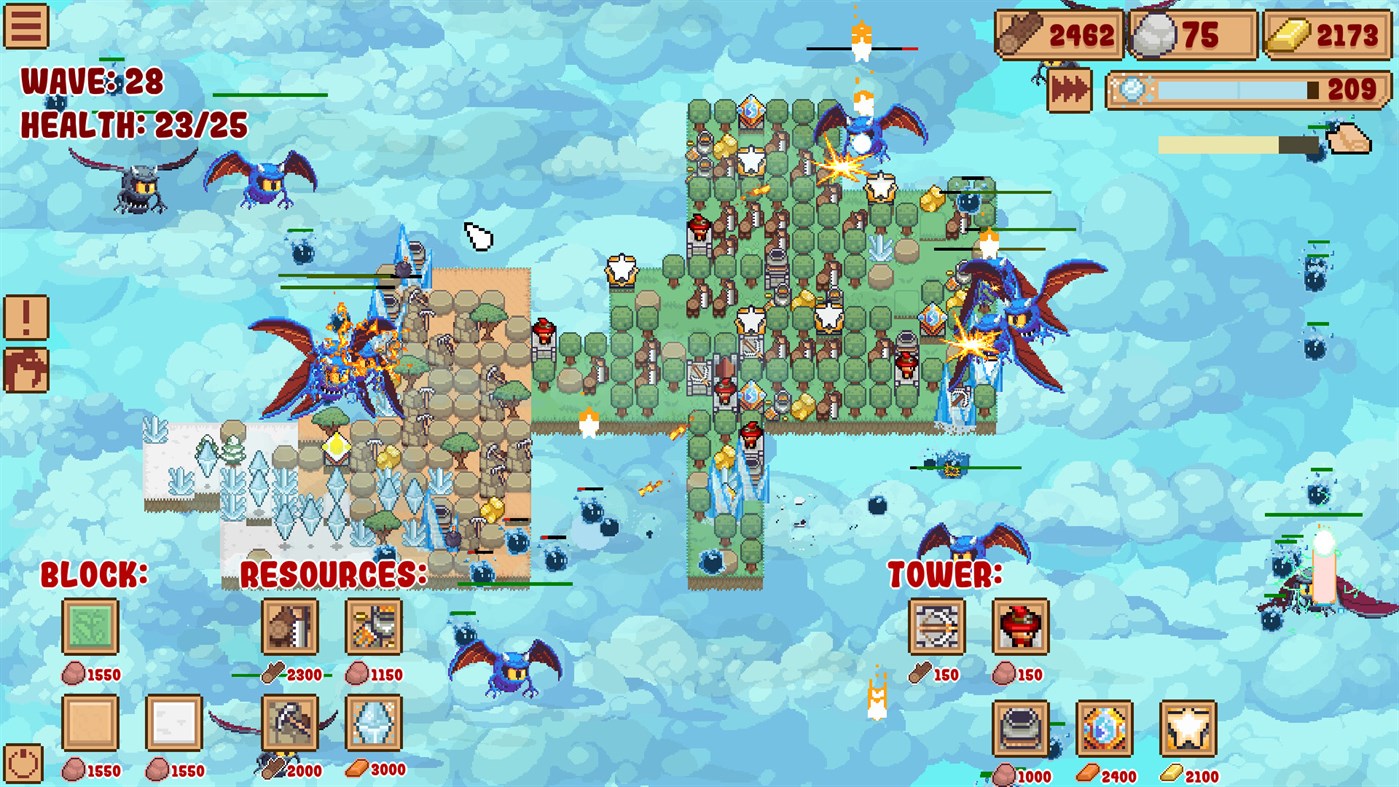
Task: Select the lumber mill costing 2000 wood
Action: tap(291, 725)
